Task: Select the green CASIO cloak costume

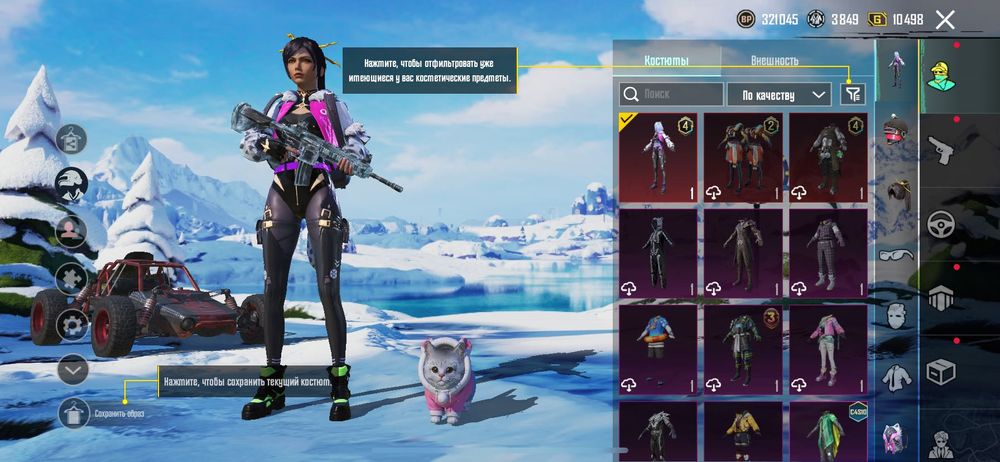Action: tap(829, 430)
